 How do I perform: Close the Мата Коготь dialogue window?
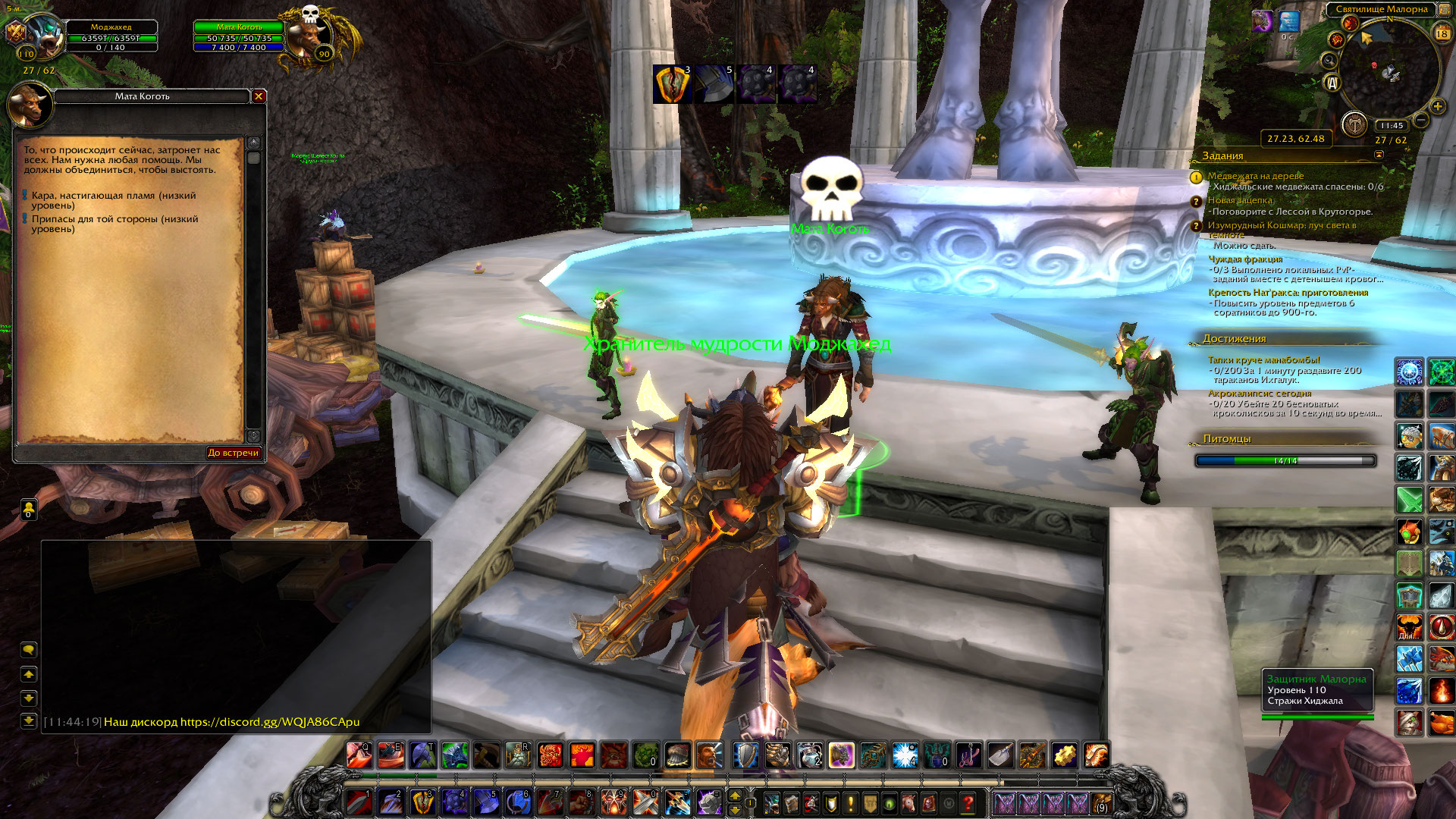(x=259, y=96)
